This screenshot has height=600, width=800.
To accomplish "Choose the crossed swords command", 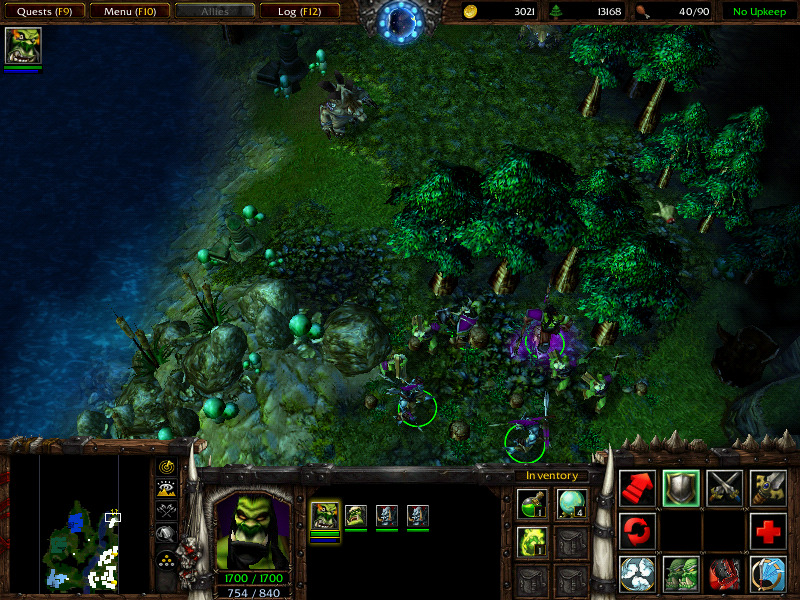I will pyautogui.click(x=725, y=488).
